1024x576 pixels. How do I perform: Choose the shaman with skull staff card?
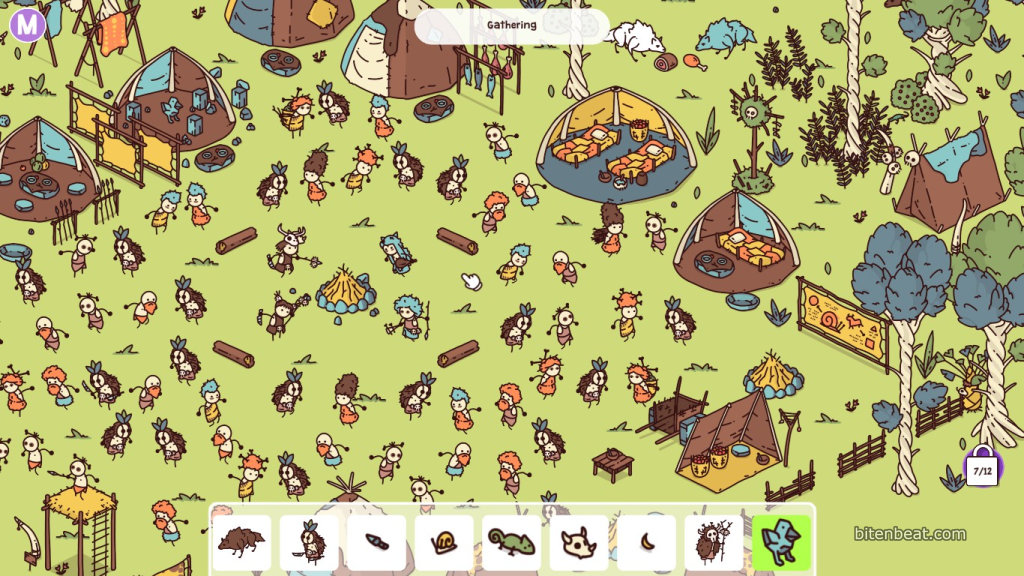713,543
